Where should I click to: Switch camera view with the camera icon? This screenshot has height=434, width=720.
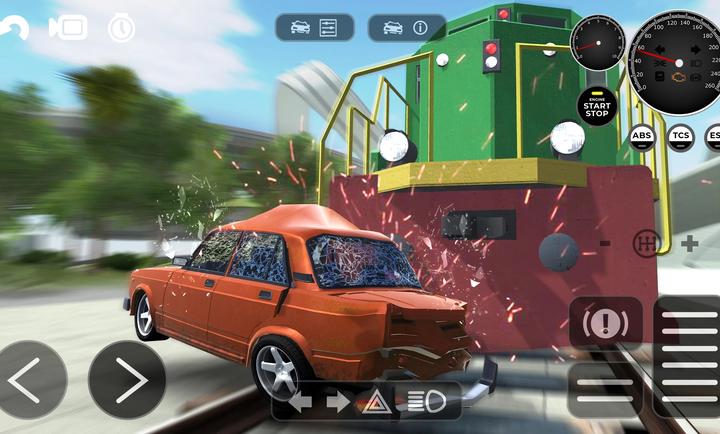(x=68, y=27)
